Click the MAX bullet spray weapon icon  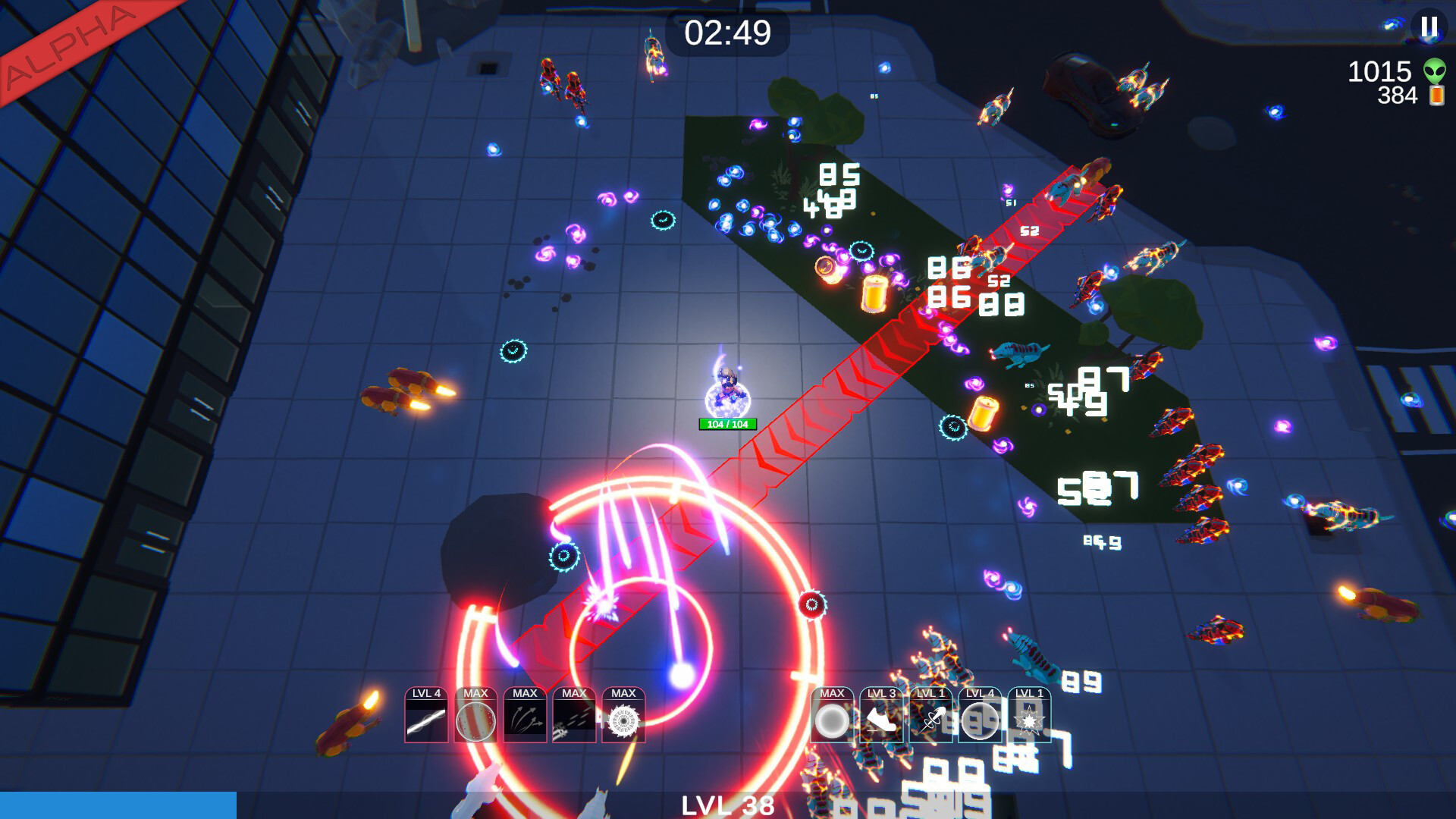(575, 717)
